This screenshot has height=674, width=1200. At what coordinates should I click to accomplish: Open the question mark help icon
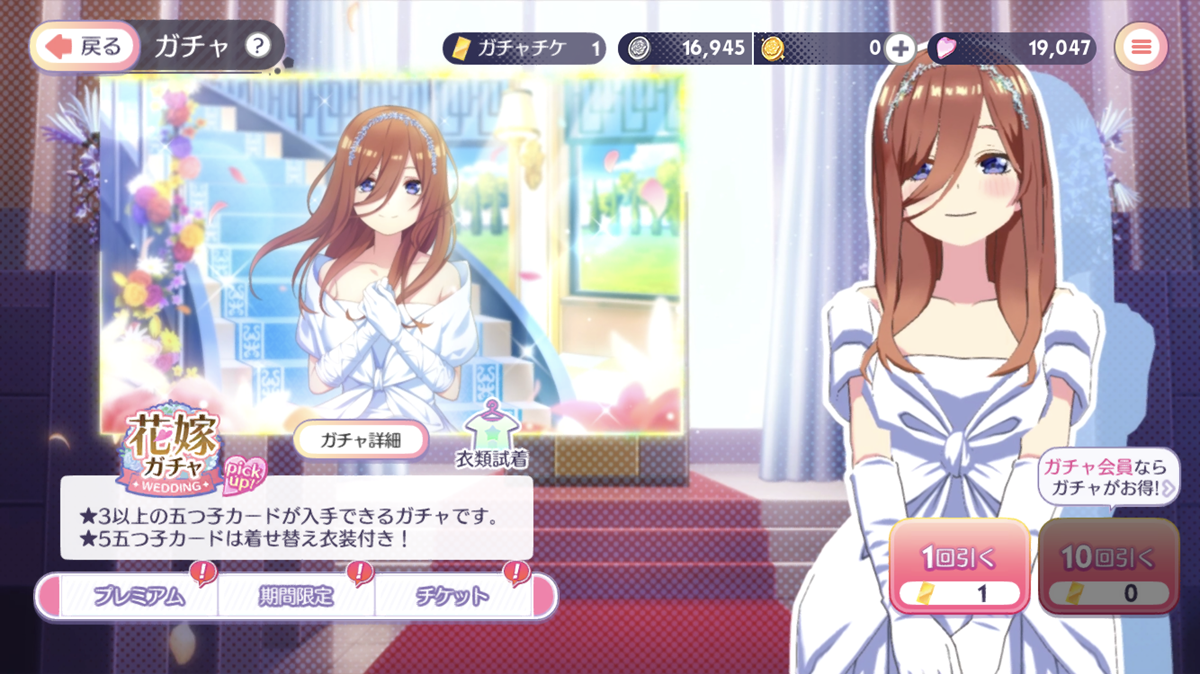tap(258, 46)
